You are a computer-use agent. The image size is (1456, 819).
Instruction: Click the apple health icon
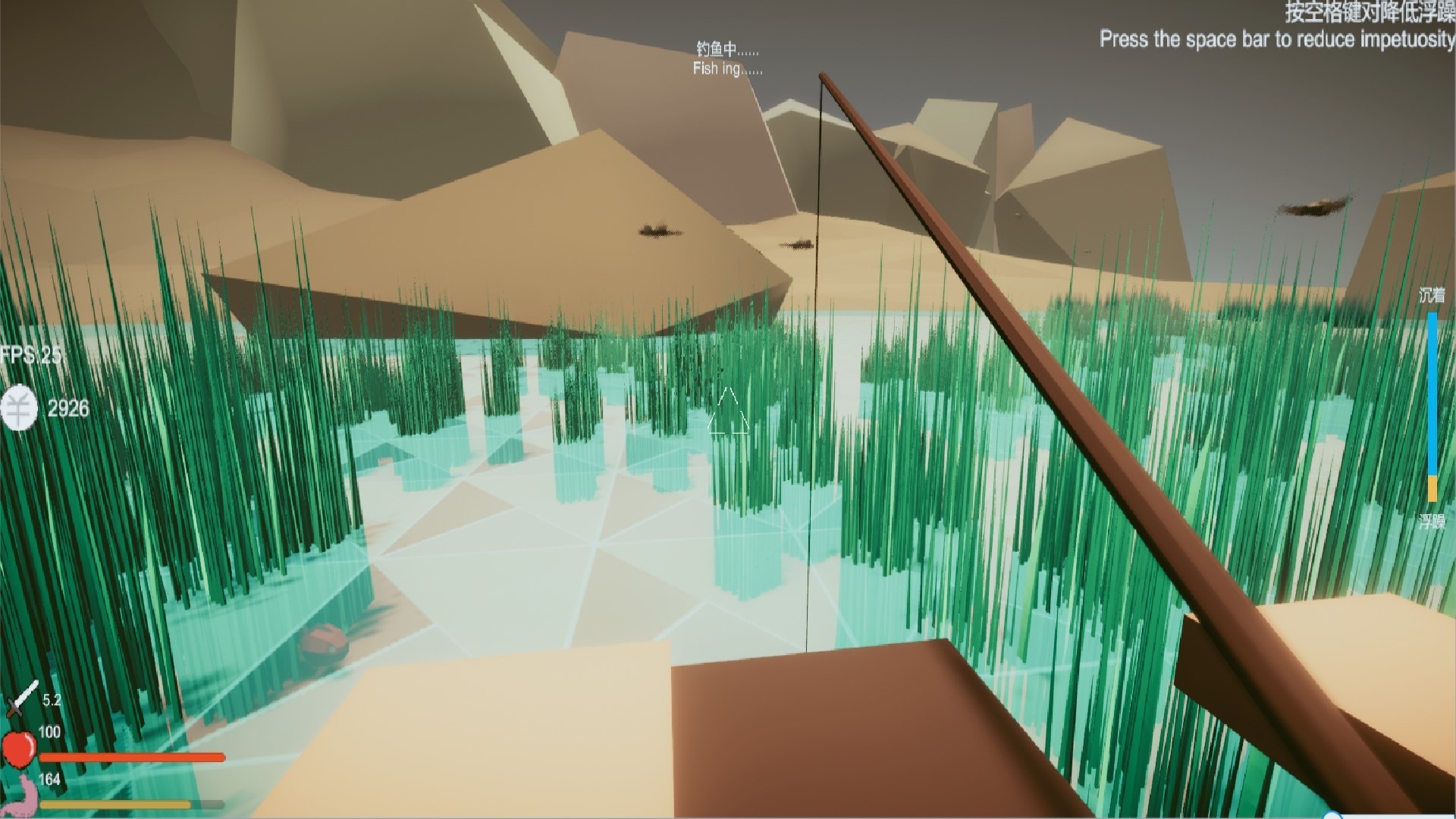pos(19,751)
